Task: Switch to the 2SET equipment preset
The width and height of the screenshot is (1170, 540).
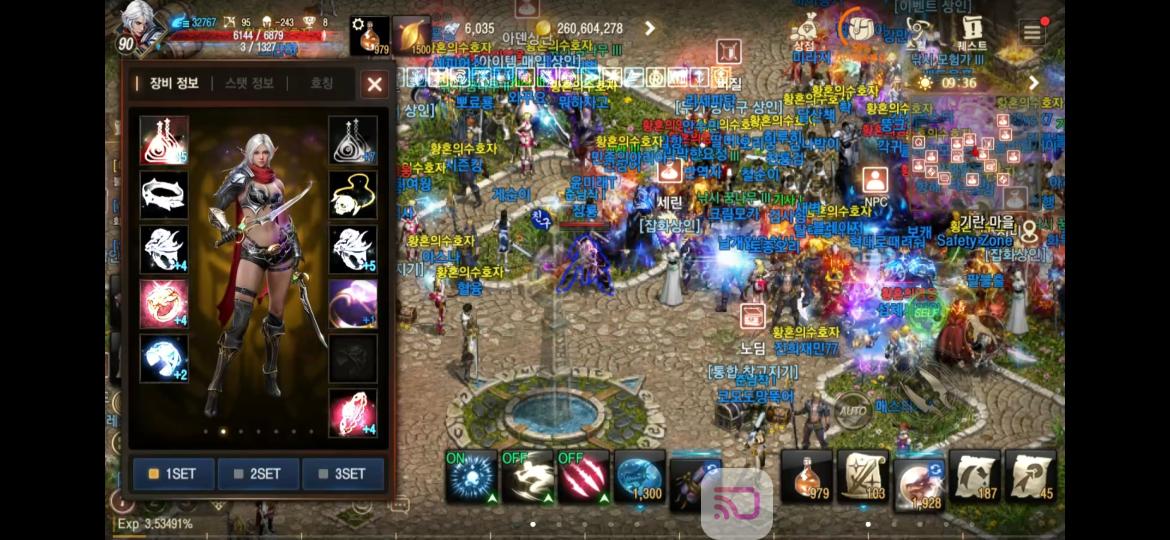Action: pyautogui.click(x=258, y=473)
